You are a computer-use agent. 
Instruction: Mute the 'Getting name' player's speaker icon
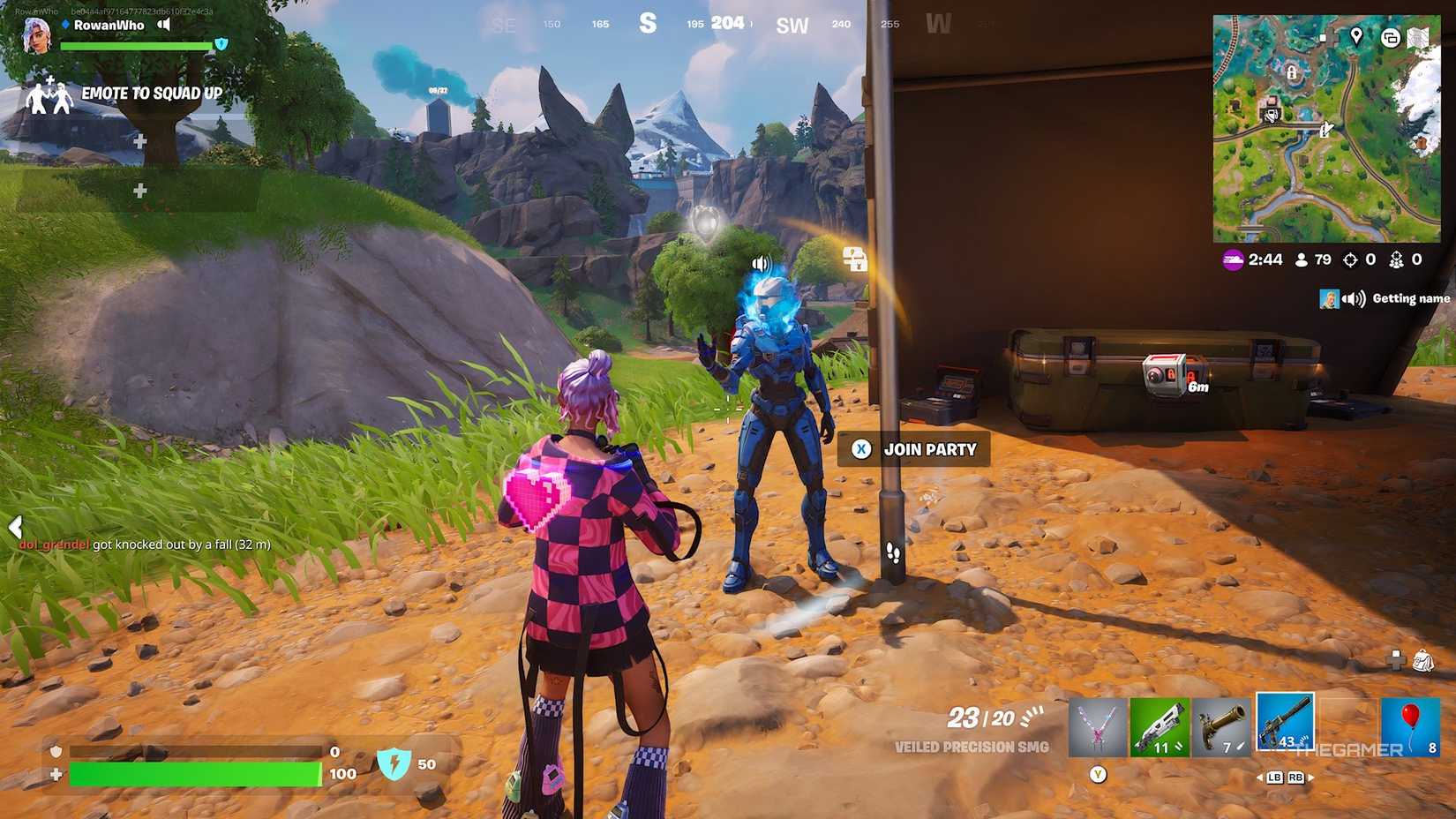[1352, 298]
